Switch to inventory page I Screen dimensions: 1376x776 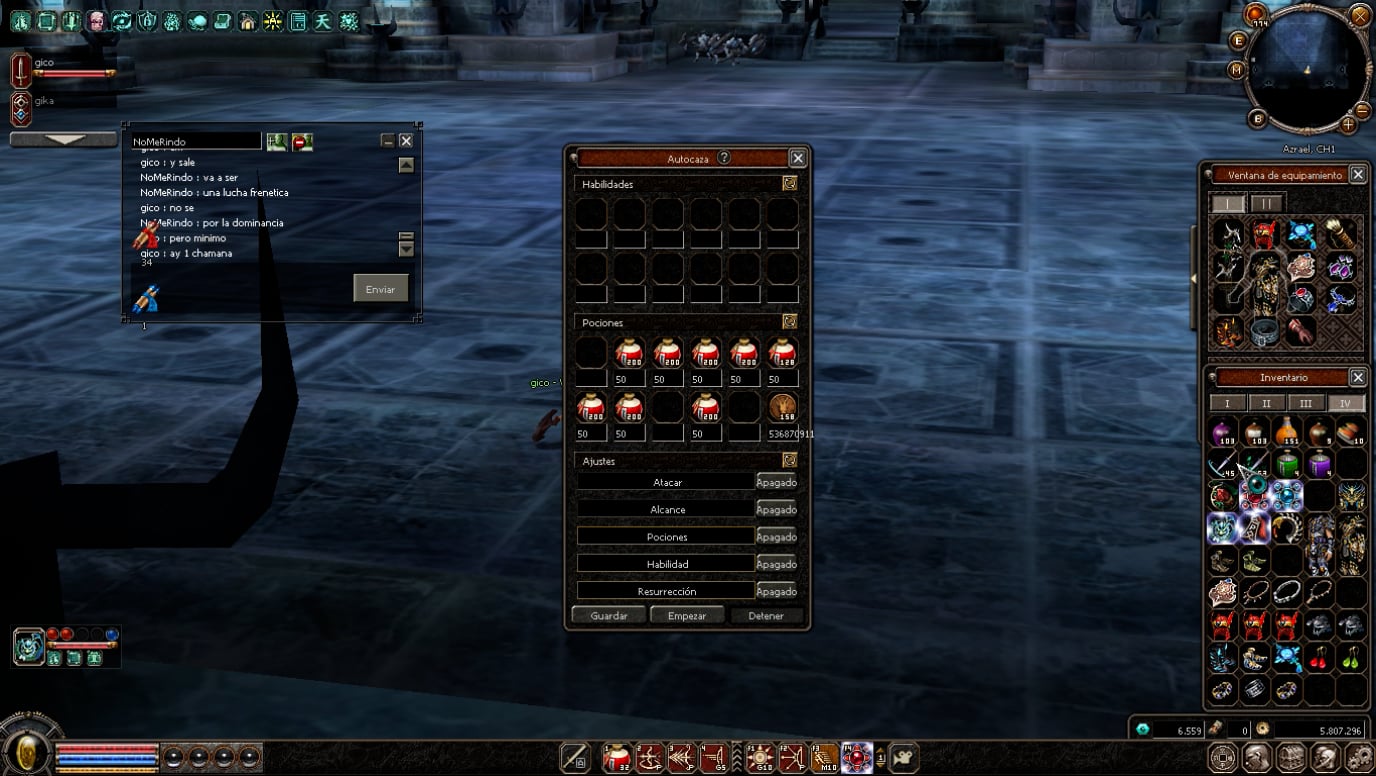click(x=1228, y=403)
